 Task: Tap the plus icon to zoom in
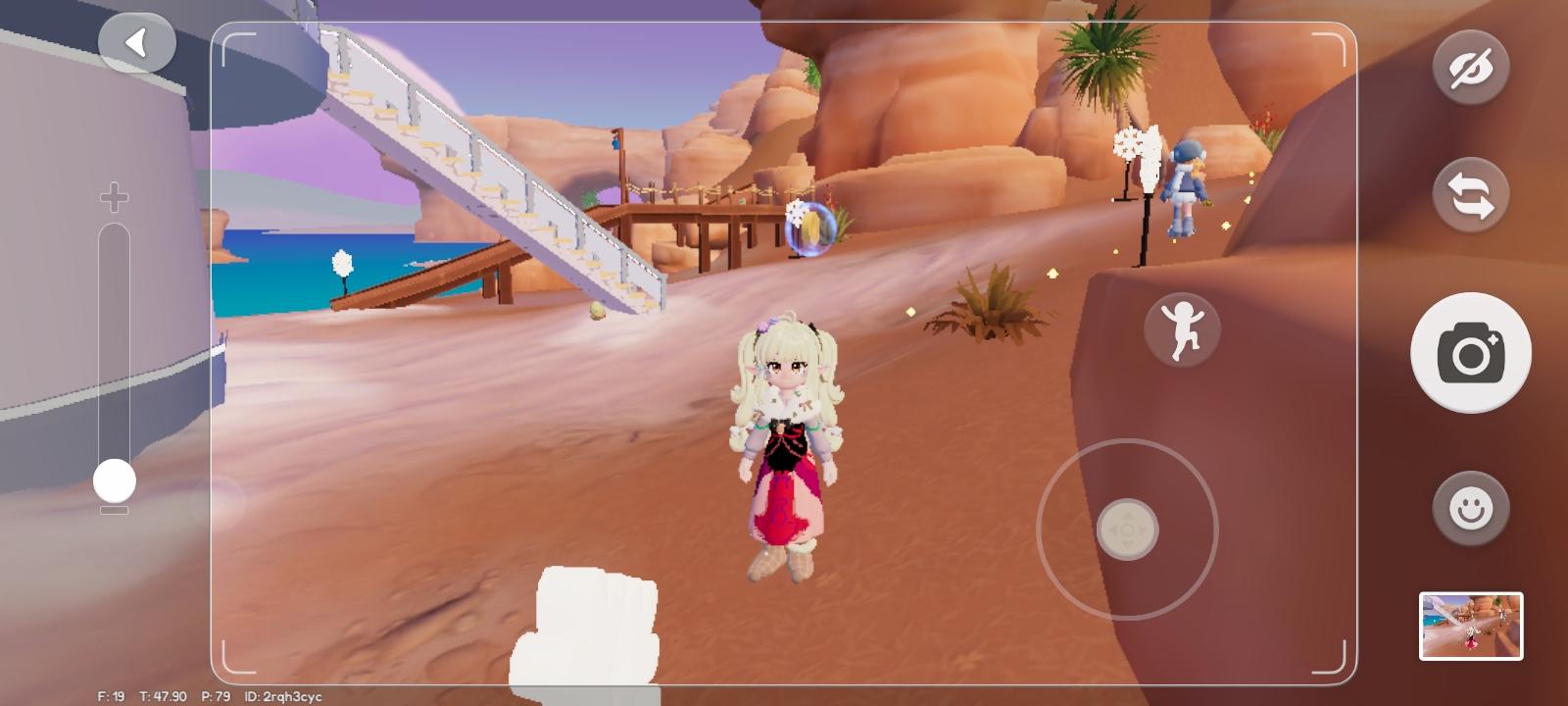113,196
